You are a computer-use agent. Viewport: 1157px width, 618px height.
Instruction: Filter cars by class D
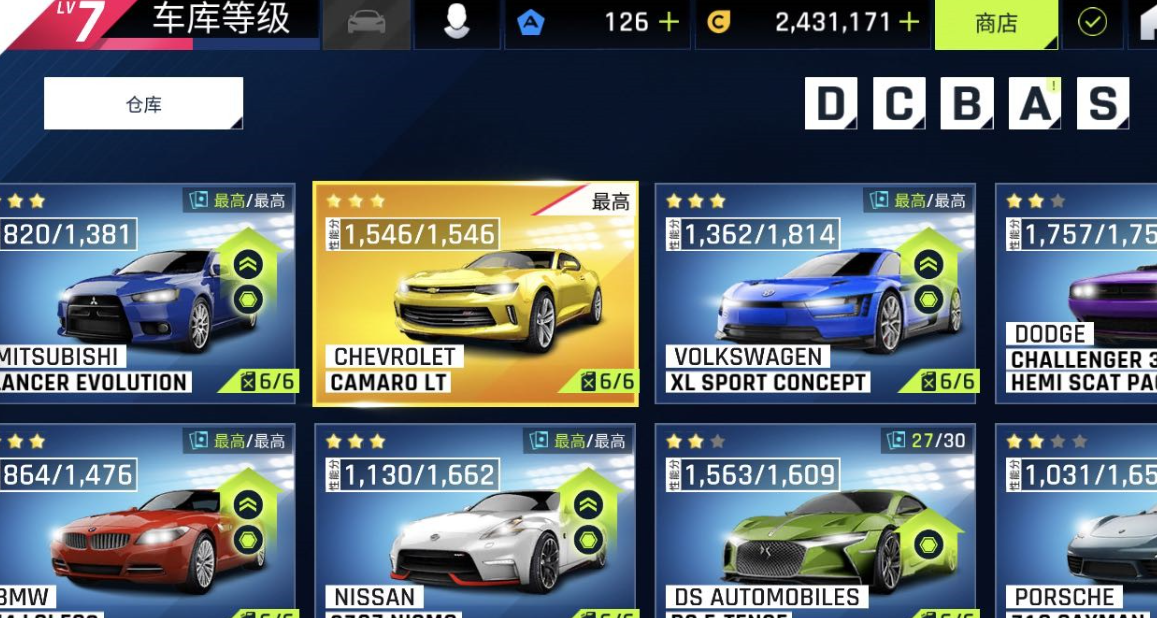tap(830, 103)
